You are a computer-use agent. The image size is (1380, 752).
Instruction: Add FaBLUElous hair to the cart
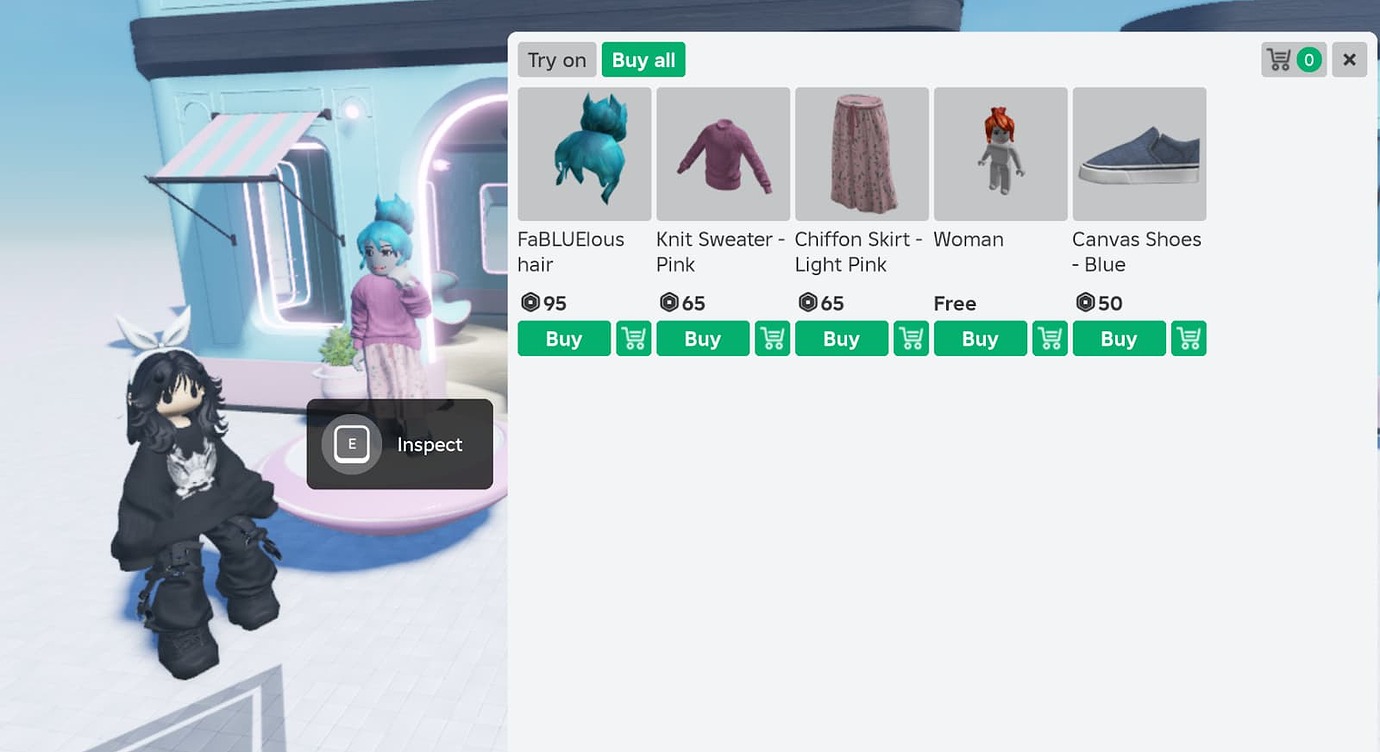(x=632, y=338)
